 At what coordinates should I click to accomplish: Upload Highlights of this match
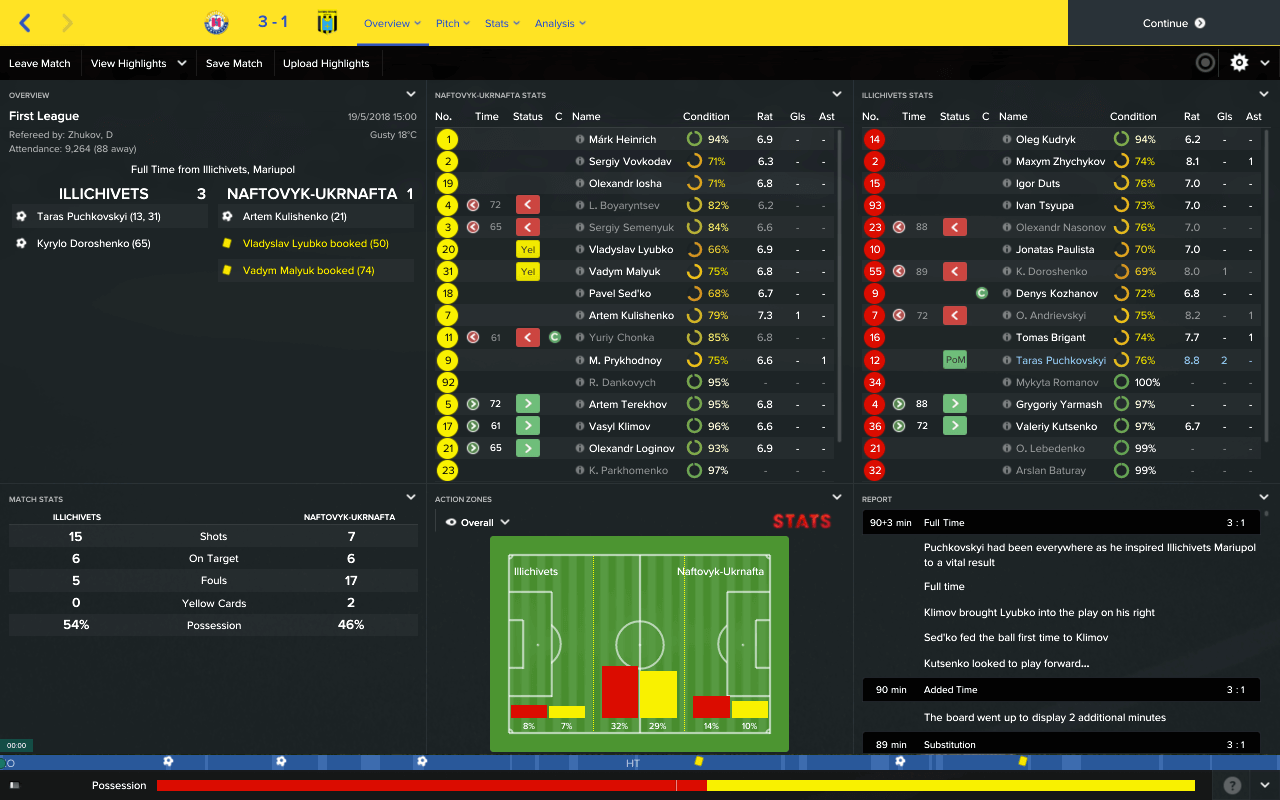click(326, 63)
